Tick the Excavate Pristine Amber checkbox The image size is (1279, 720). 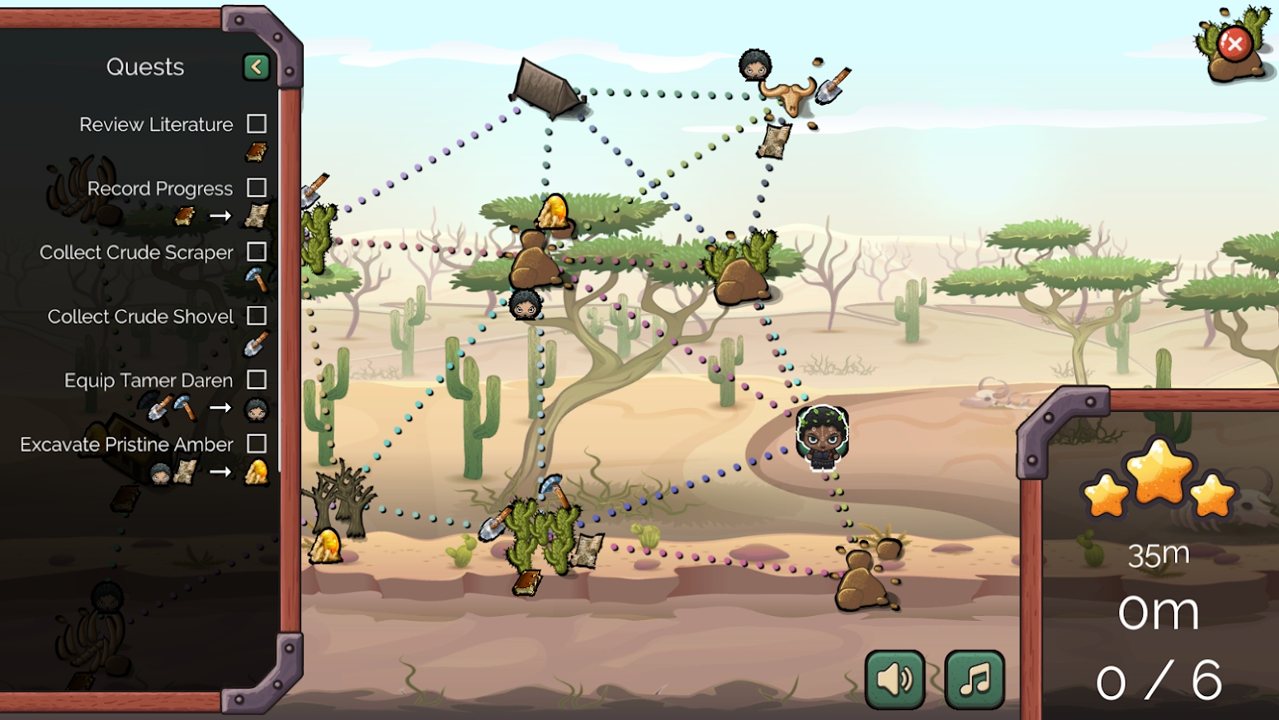click(257, 444)
